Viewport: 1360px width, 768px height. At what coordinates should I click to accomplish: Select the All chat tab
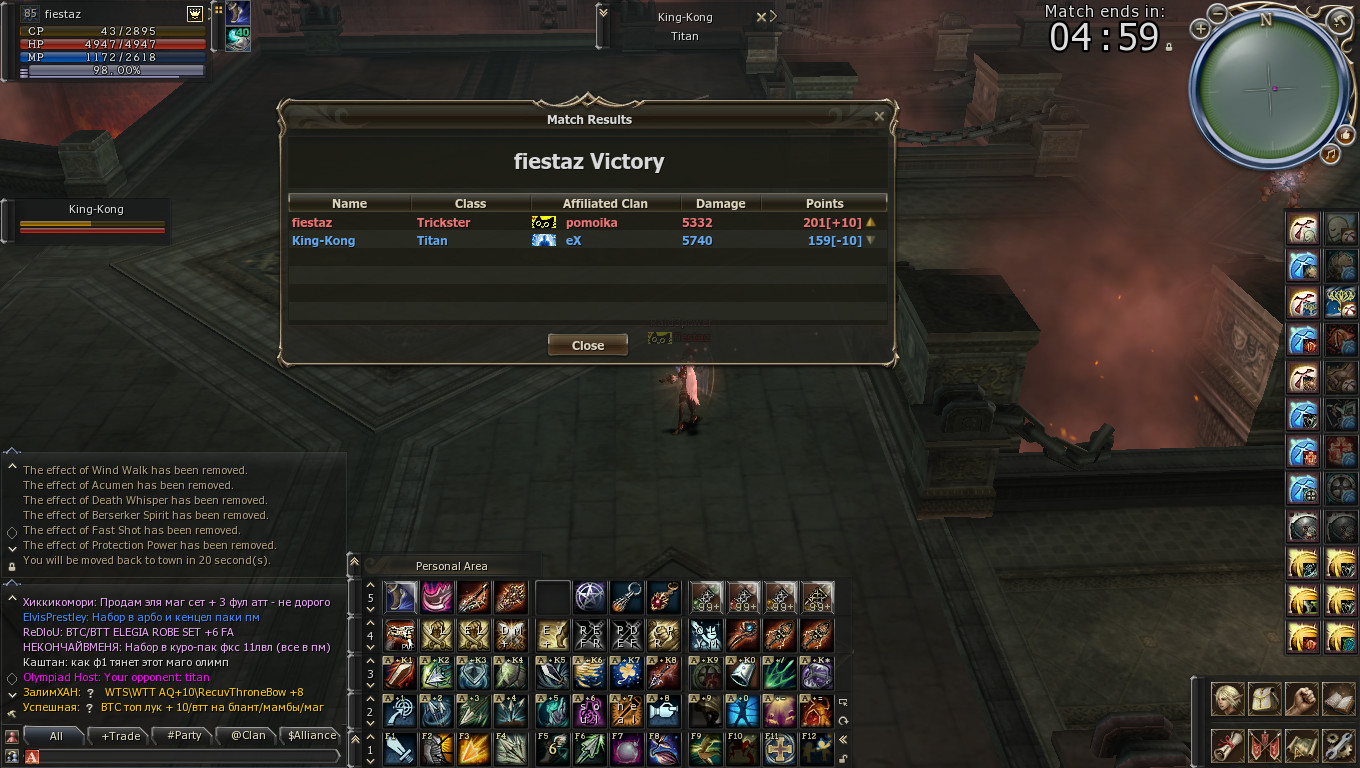tap(56, 736)
